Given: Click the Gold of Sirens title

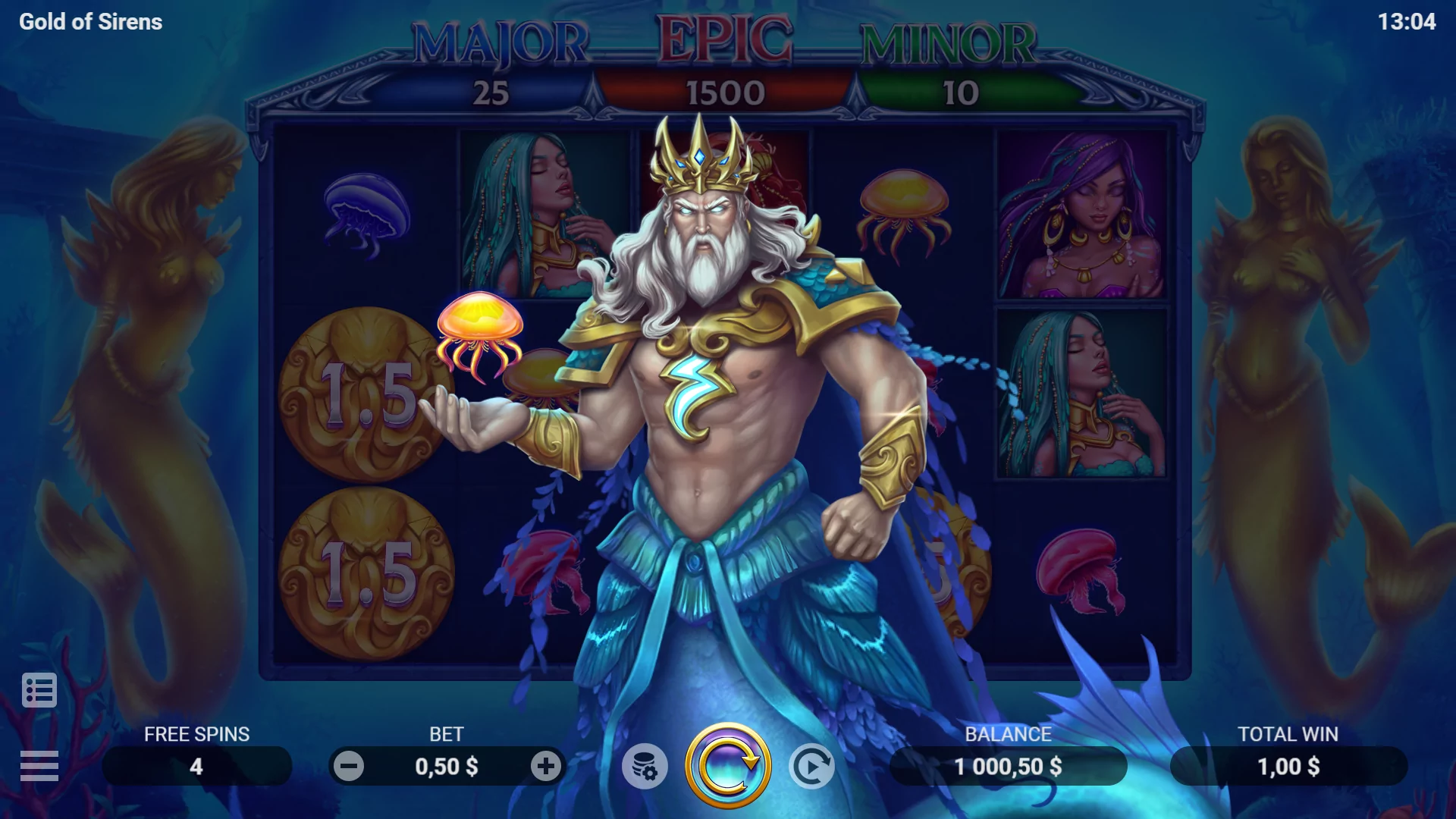Looking at the screenshot, I should click(89, 22).
